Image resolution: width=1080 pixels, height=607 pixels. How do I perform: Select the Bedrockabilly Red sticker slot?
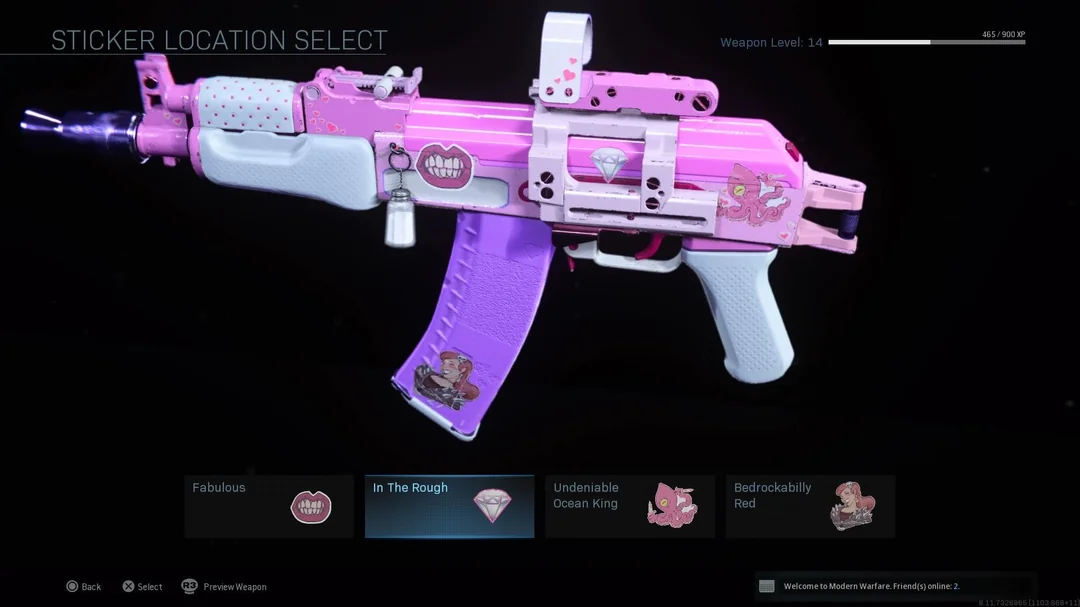pyautogui.click(x=810, y=506)
